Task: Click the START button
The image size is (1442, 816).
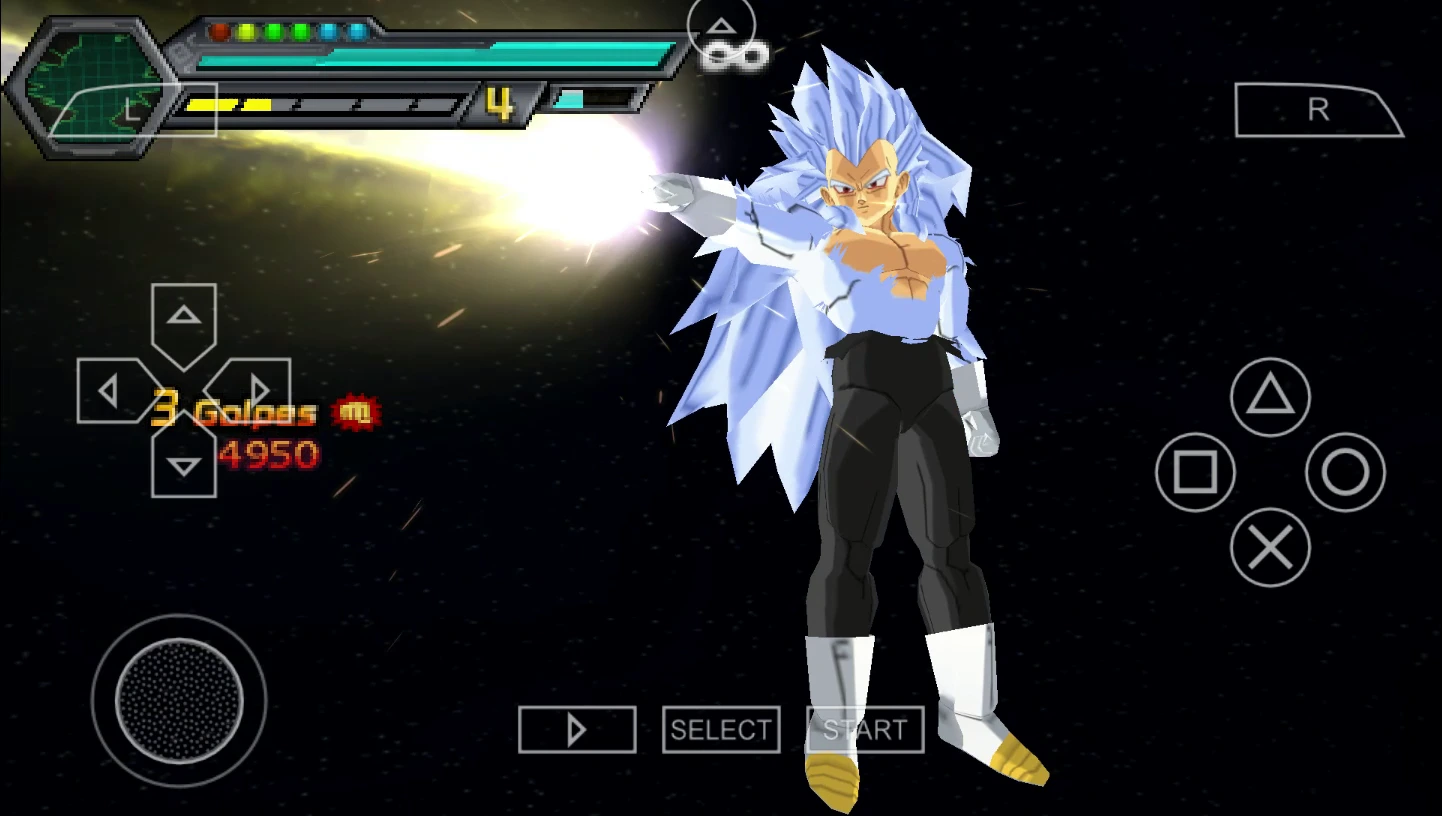Action: click(865, 730)
